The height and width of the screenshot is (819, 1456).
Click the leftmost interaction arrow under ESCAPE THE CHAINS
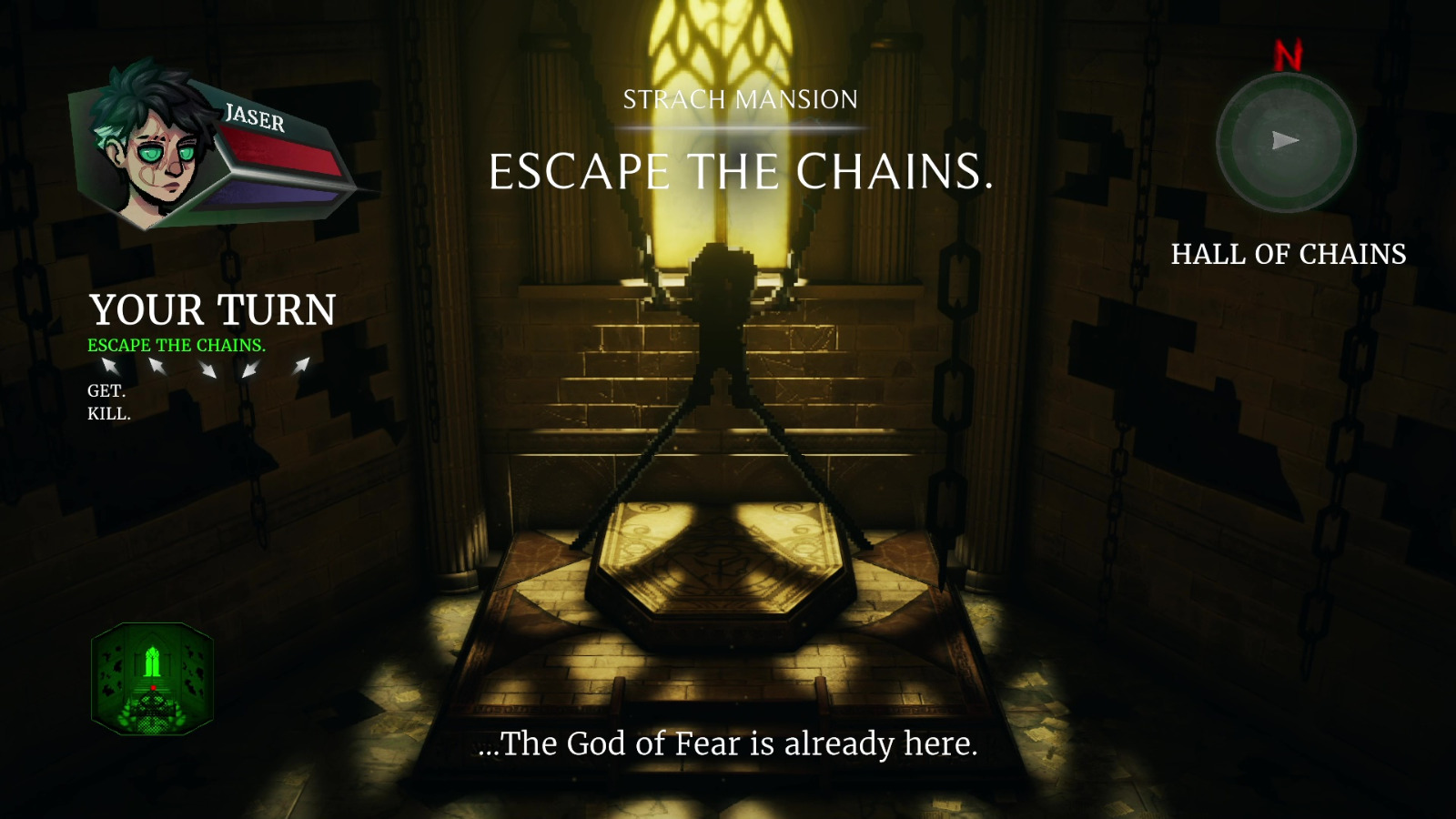click(x=107, y=367)
